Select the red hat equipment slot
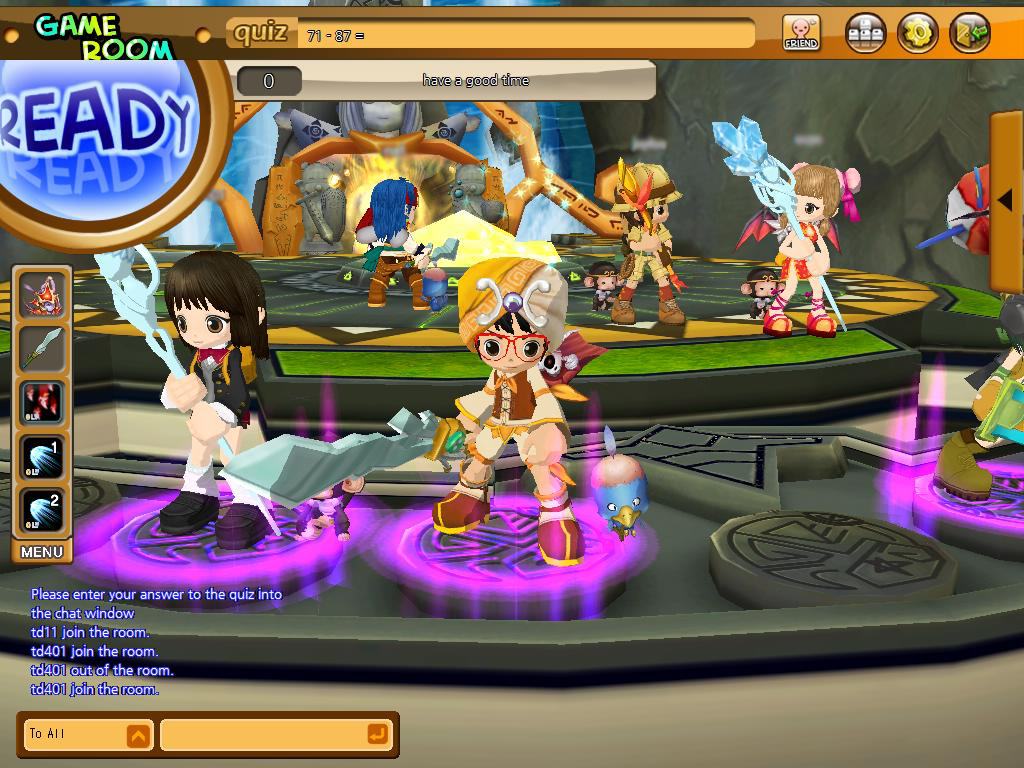Image resolution: width=1024 pixels, height=768 pixels. coord(42,295)
